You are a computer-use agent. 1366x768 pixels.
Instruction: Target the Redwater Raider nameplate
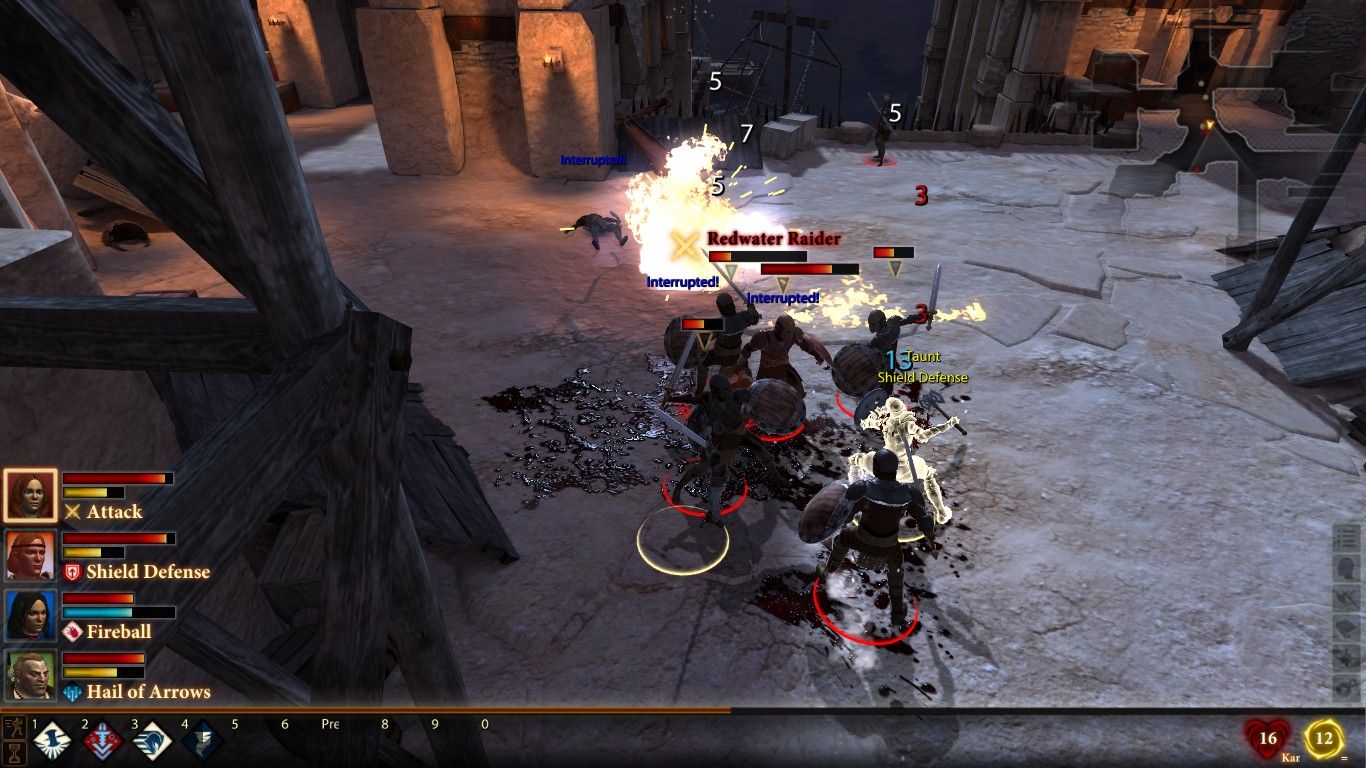tap(773, 239)
